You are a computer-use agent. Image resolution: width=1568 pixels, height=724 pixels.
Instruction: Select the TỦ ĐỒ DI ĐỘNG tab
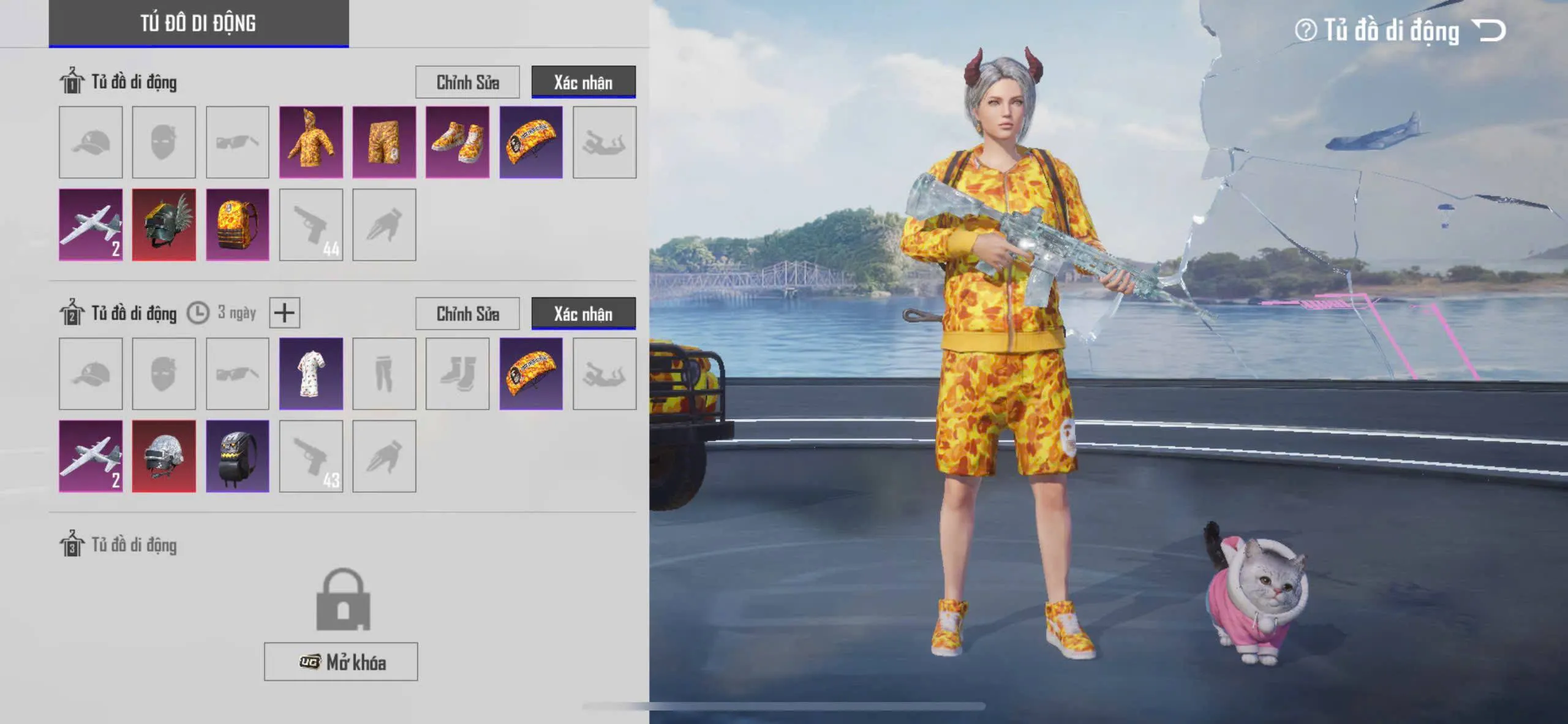198,23
